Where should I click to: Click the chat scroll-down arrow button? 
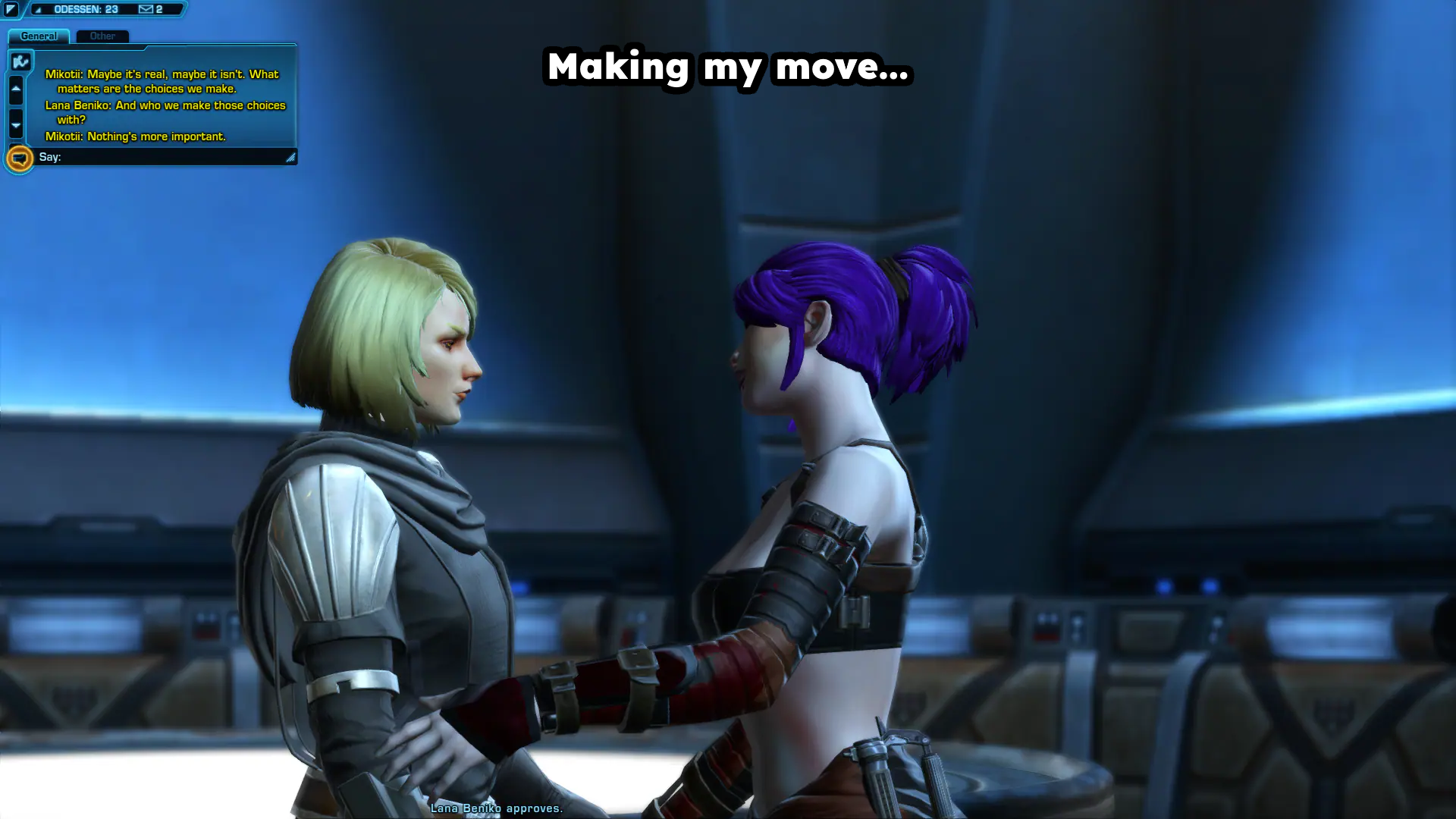coord(16,124)
